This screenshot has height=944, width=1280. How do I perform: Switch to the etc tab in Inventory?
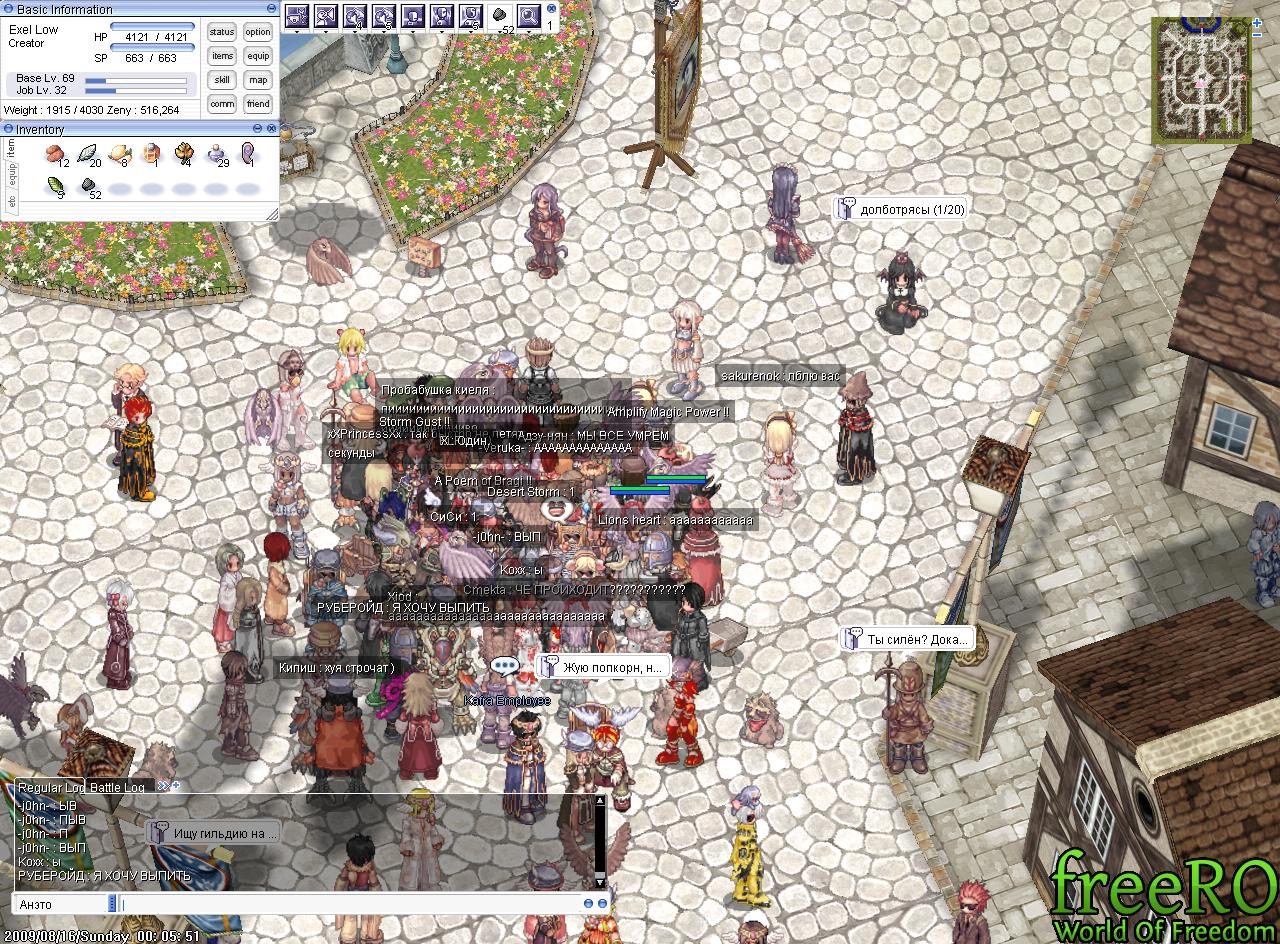[x=12, y=201]
